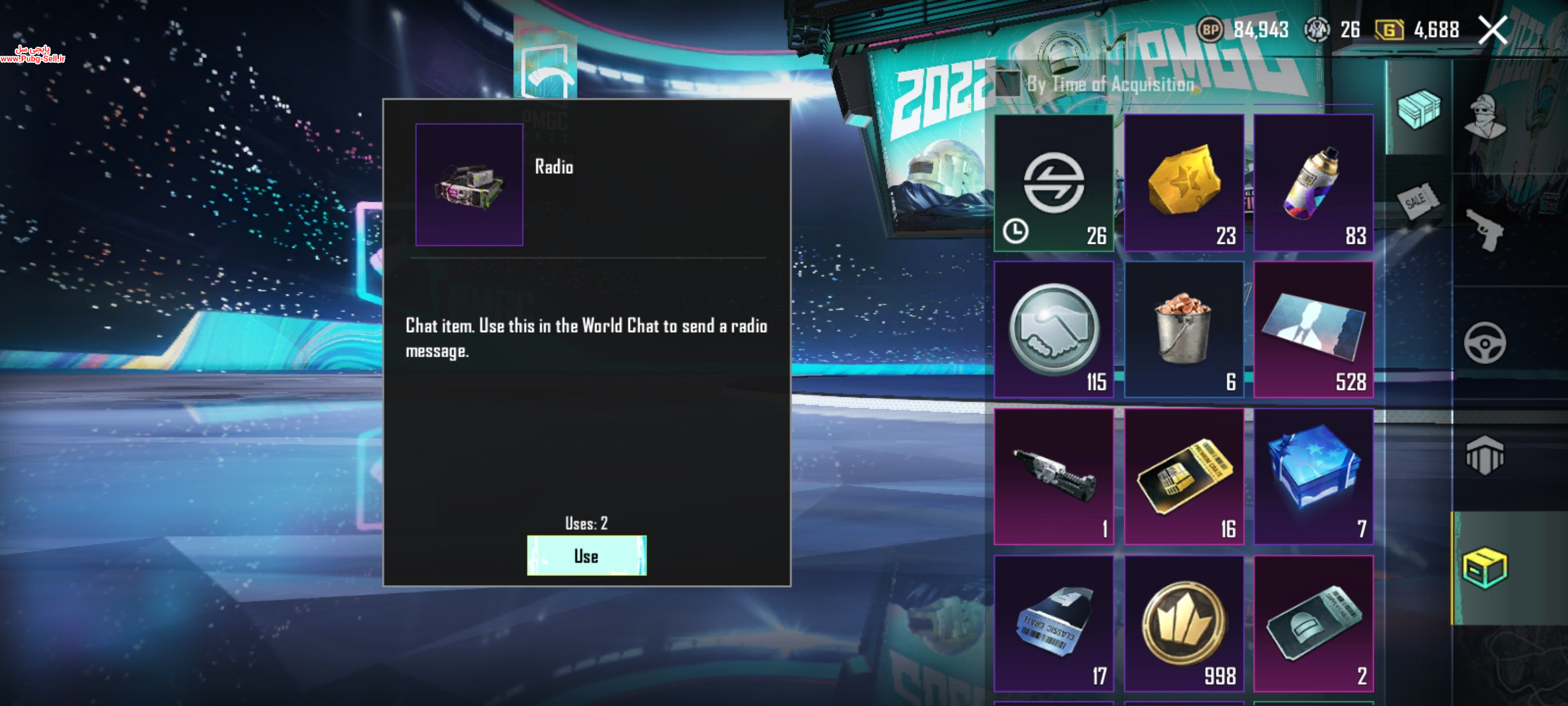Use the Radio chat item
1568x706 pixels.
coord(586,556)
